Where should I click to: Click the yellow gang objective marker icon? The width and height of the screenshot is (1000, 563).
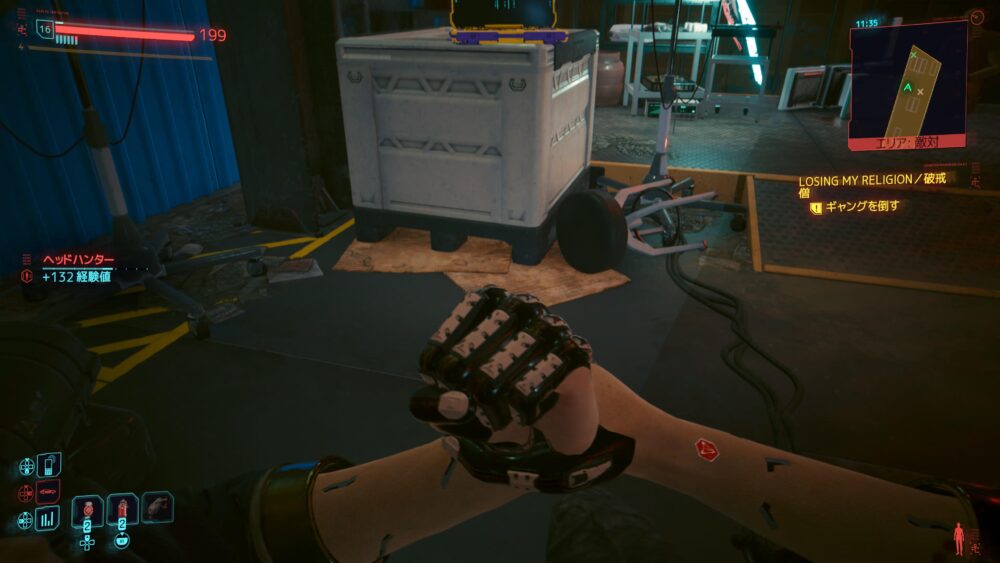(816, 207)
